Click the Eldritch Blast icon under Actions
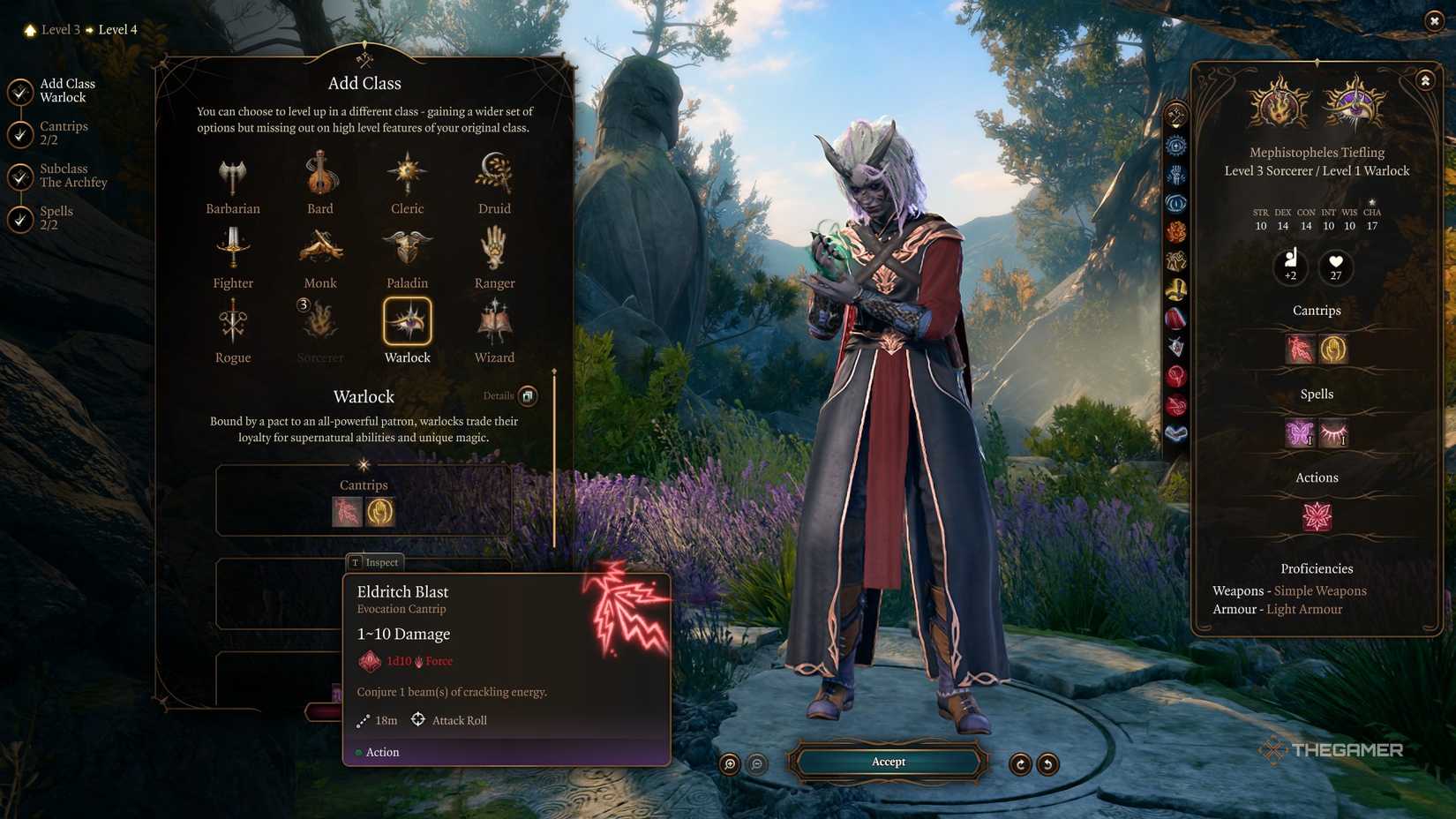 [1317, 516]
